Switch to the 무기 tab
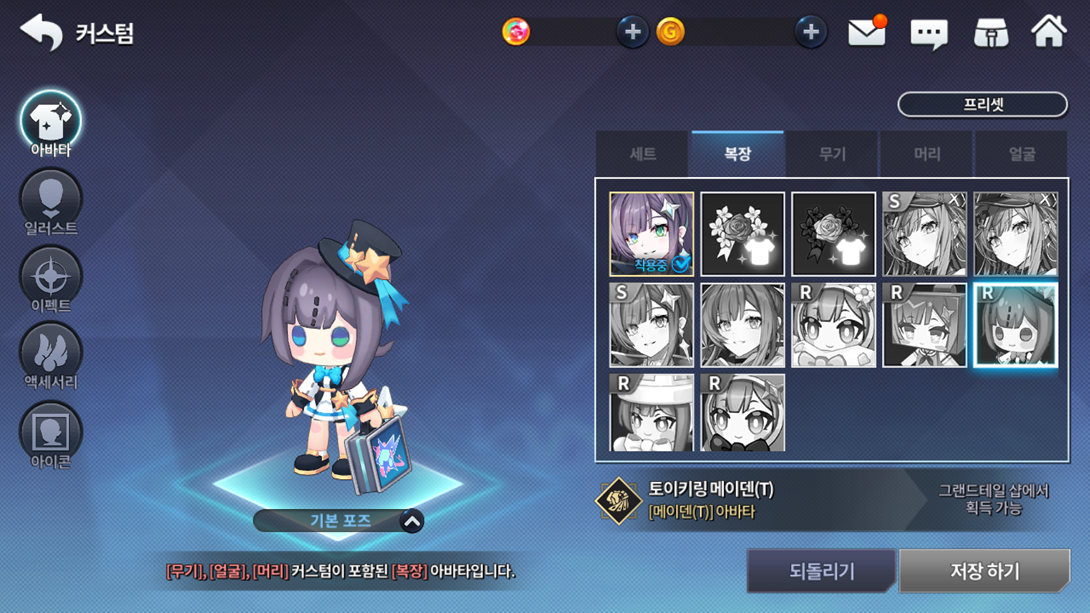Viewport: 1090px width, 613px height. (x=832, y=154)
